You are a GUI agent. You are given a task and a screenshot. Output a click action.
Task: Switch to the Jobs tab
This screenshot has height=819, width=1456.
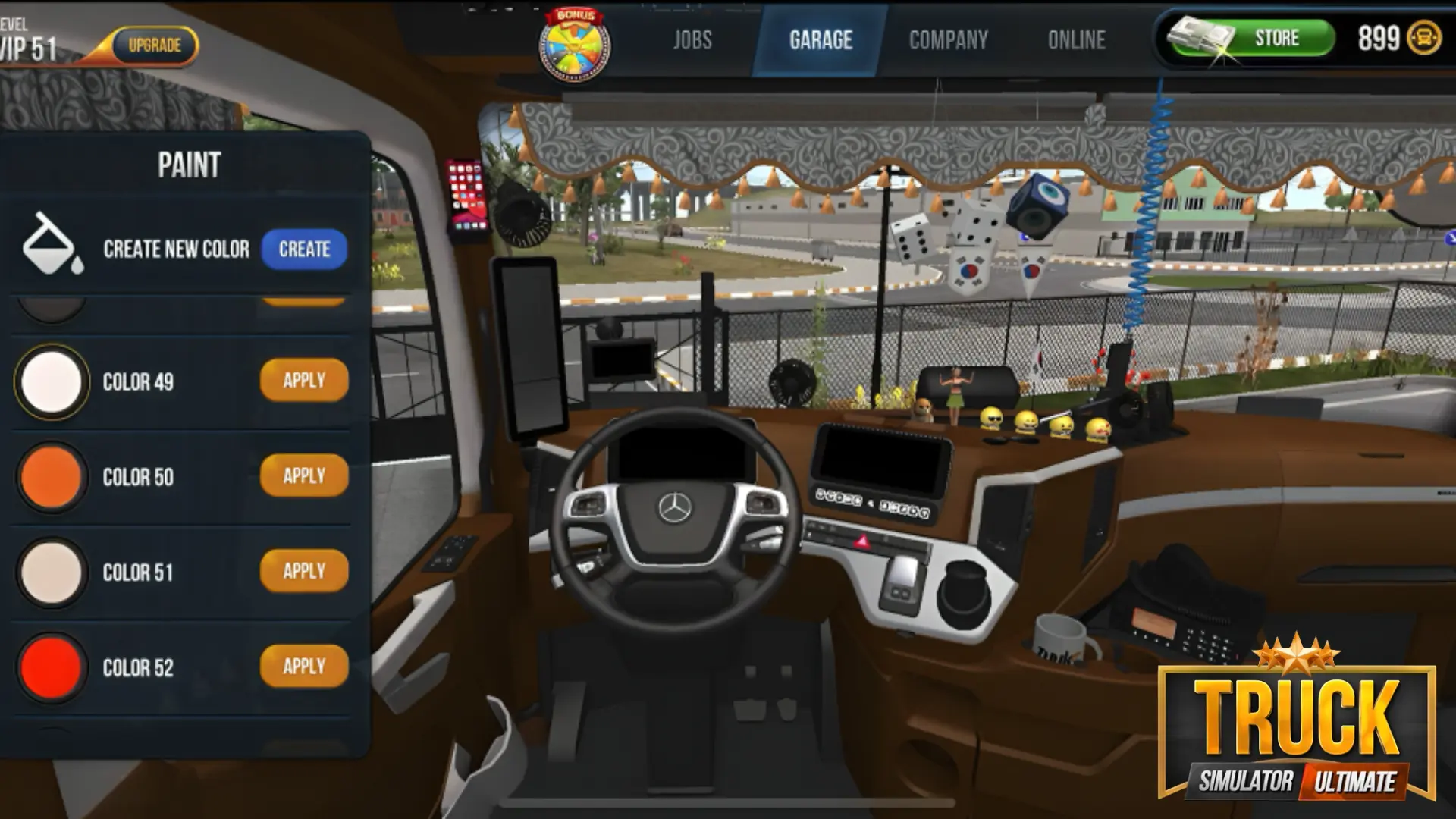point(692,39)
